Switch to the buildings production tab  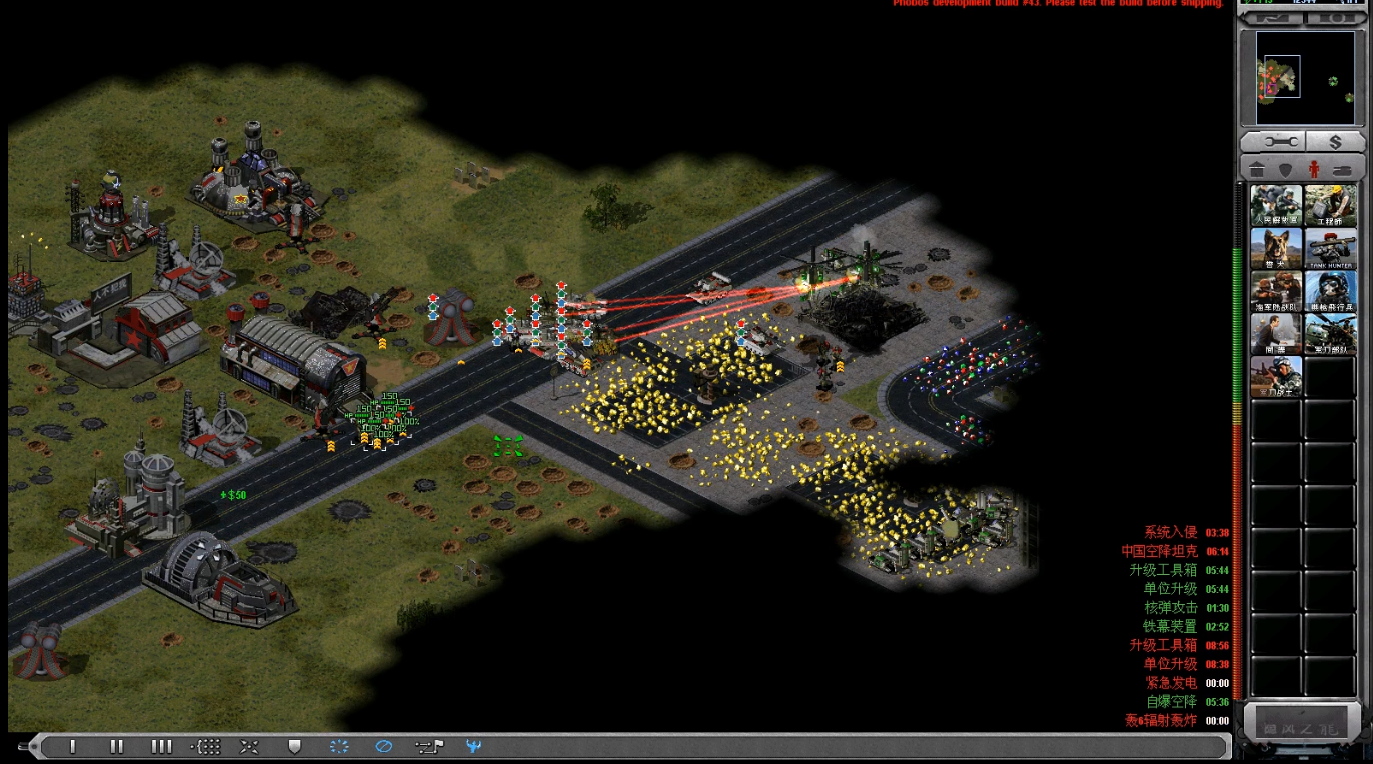tap(1258, 169)
